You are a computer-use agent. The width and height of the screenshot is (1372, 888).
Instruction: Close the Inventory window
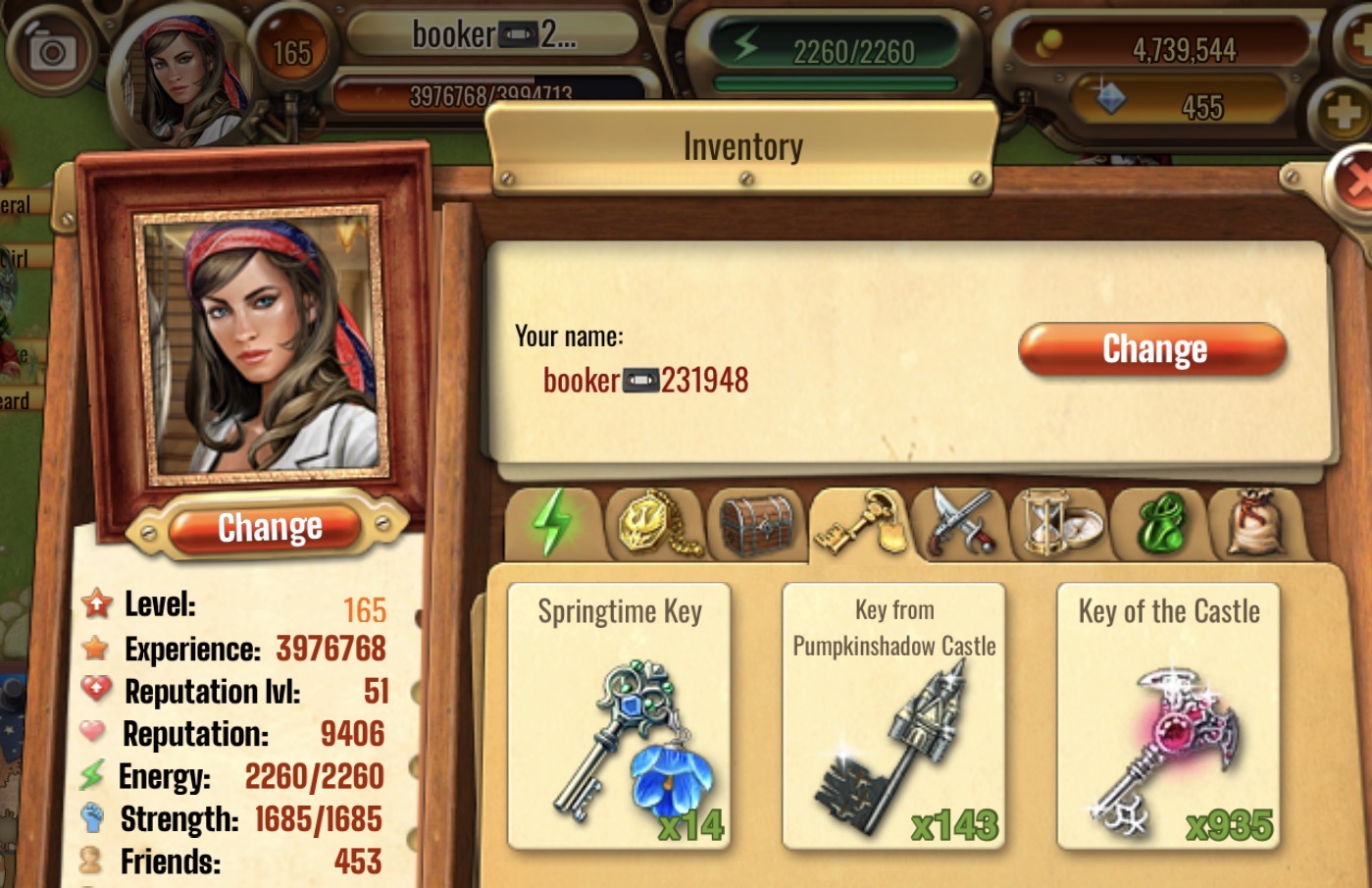(1354, 183)
